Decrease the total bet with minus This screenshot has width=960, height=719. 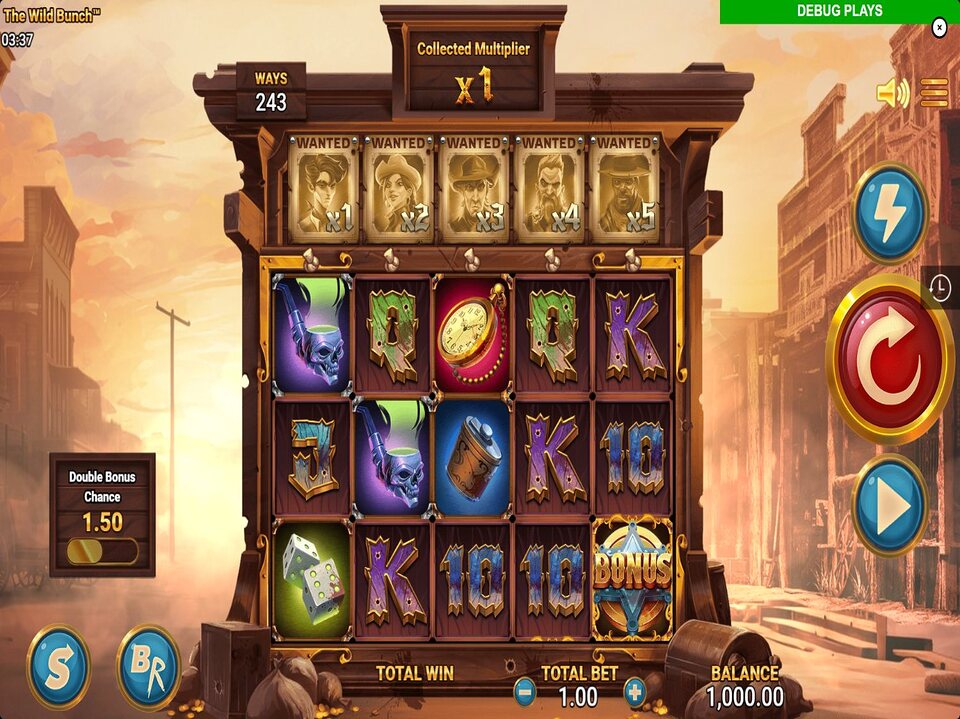(525, 691)
